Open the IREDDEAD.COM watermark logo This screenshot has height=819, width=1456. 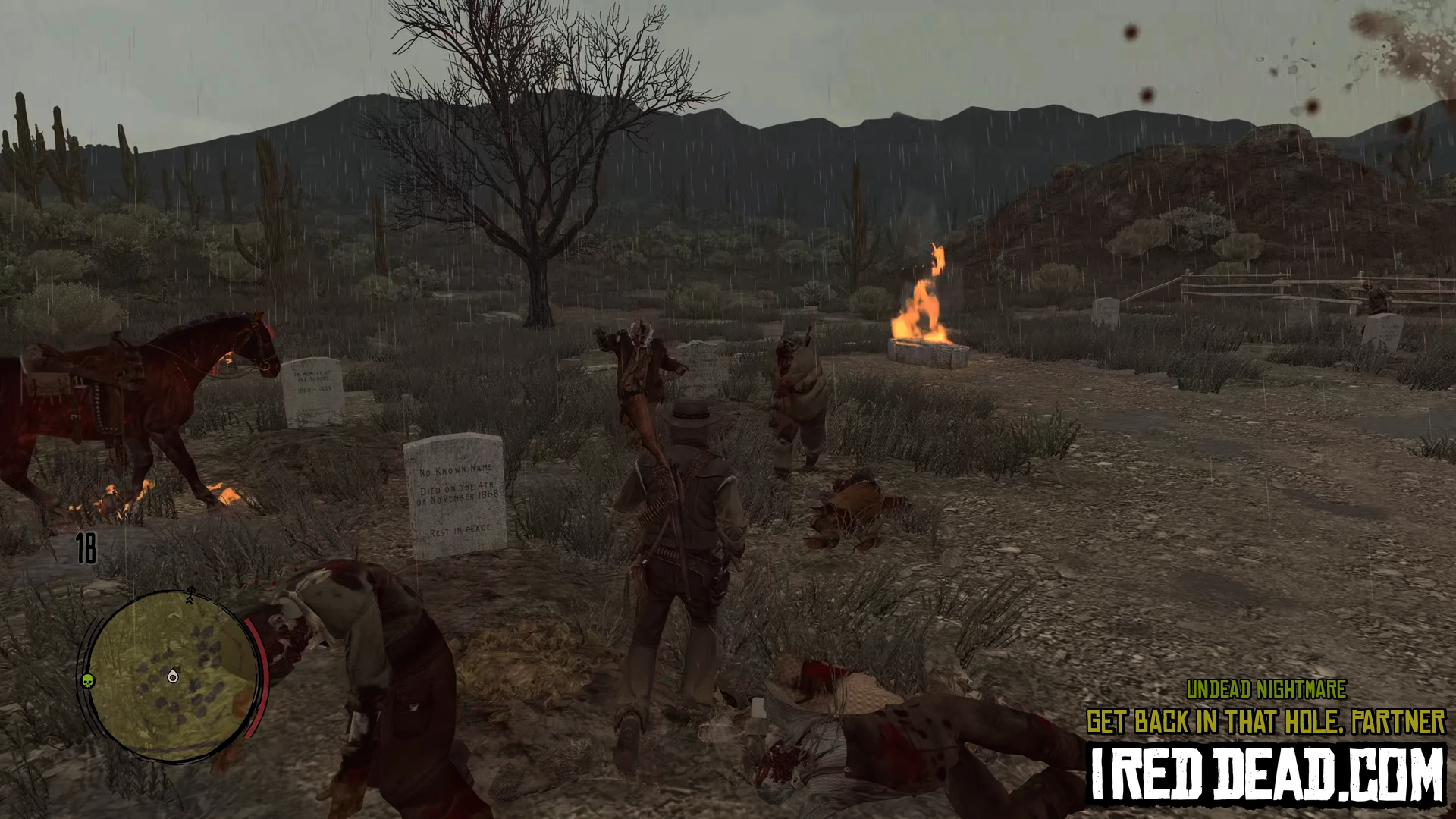(1266, 774)
